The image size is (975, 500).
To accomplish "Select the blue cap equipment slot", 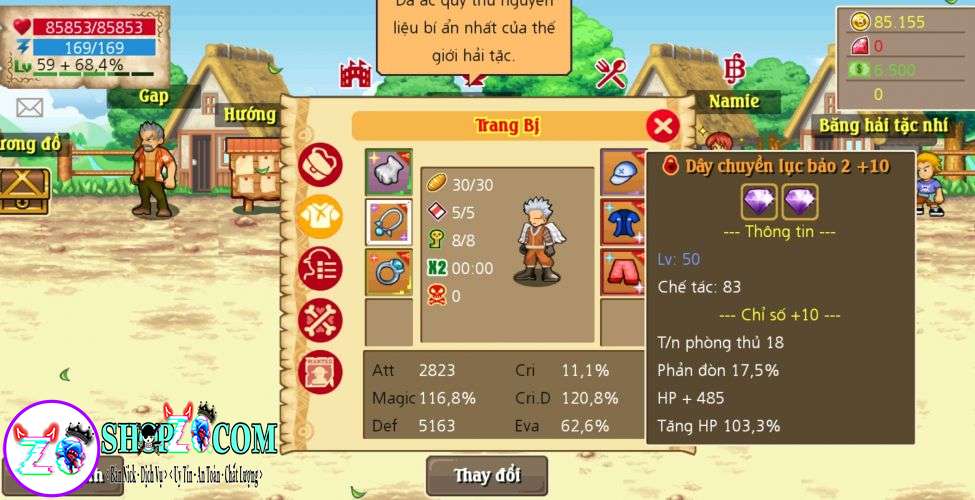I will click(621, 172).
